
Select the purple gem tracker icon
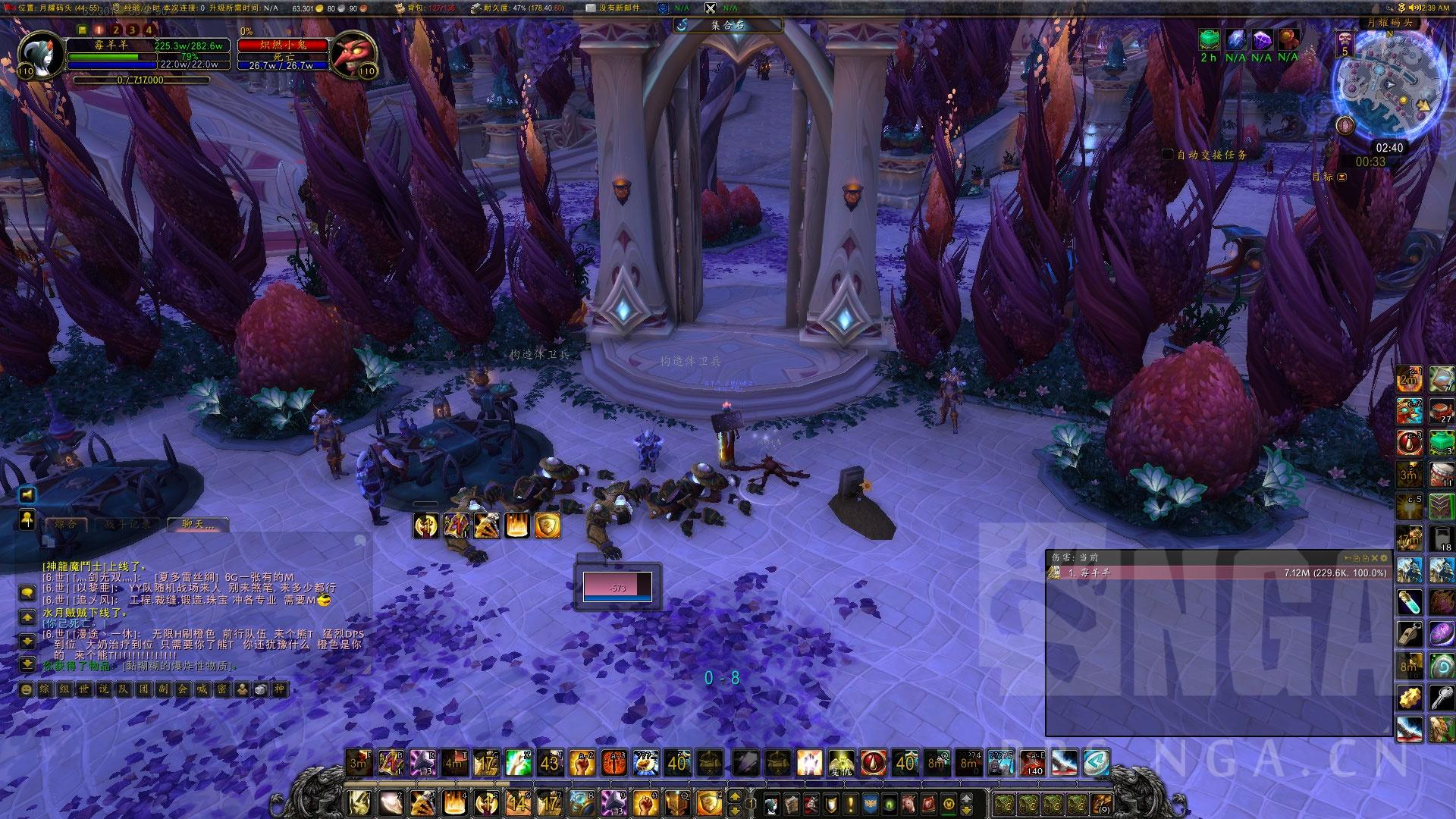(x=1262, y=40)
